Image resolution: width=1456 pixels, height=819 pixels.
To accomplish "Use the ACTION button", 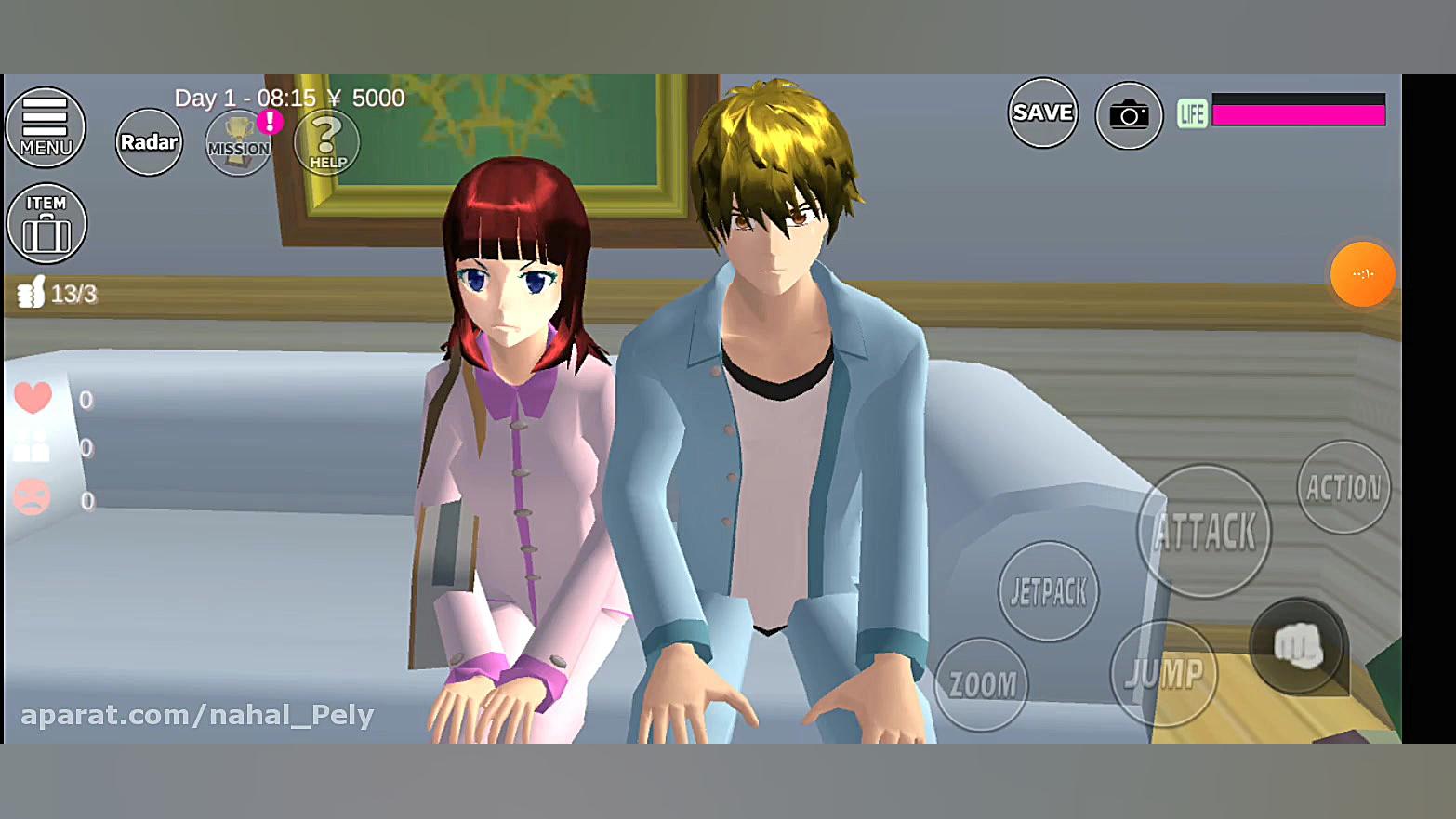I will [1343, 488].
